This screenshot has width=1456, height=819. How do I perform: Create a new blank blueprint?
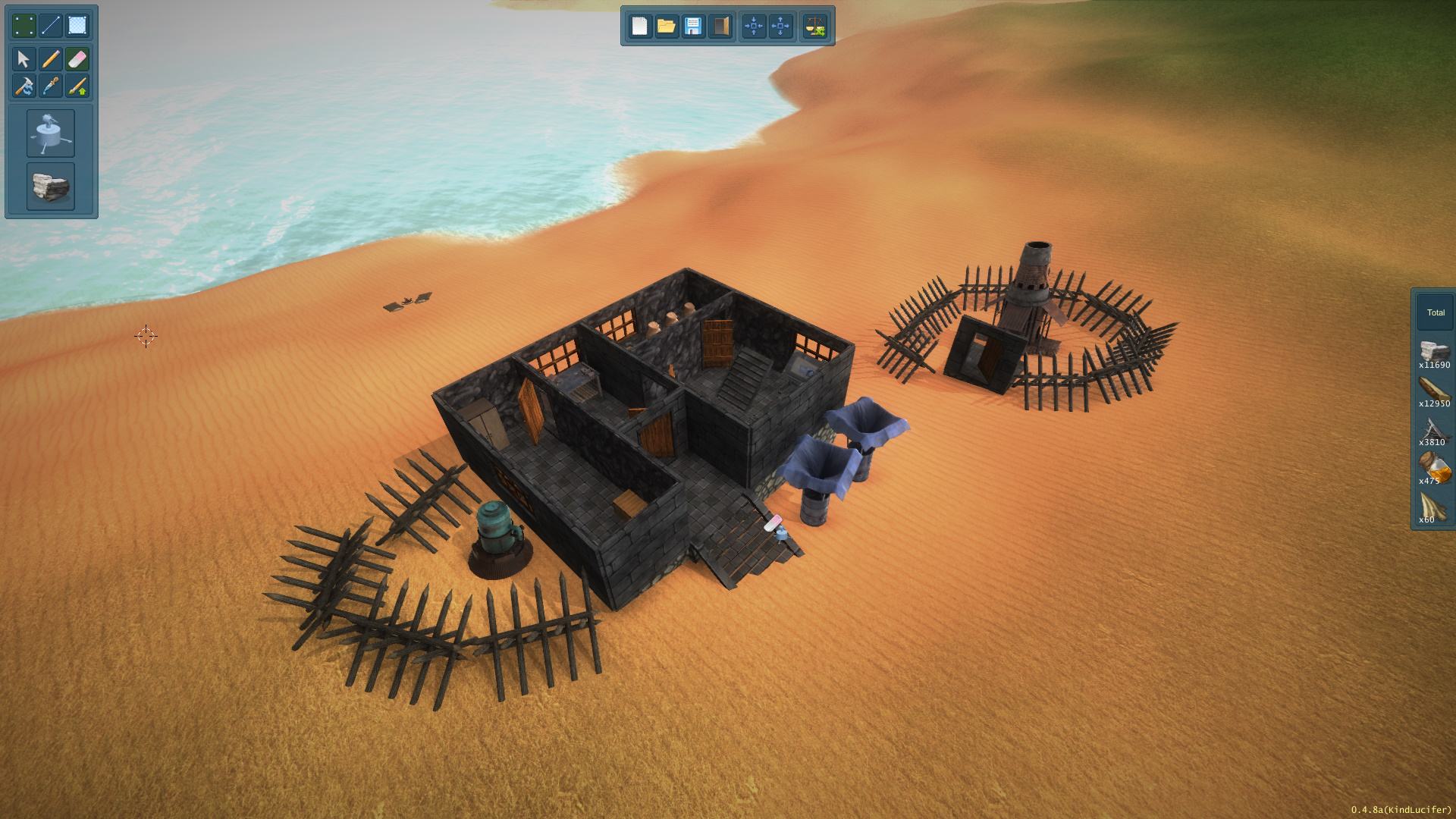639,27
